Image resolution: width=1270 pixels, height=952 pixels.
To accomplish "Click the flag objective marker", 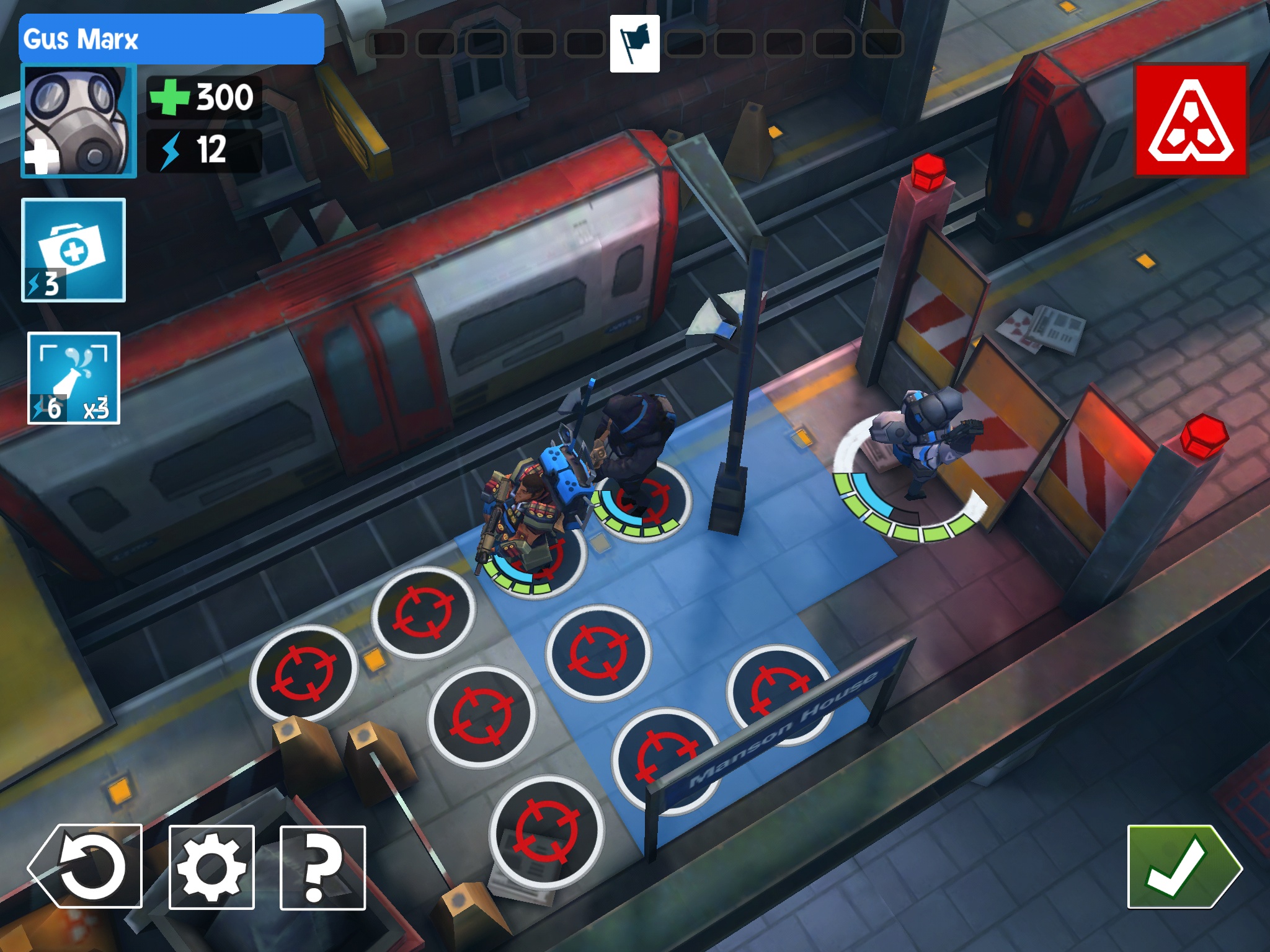I will coord(634,44).
